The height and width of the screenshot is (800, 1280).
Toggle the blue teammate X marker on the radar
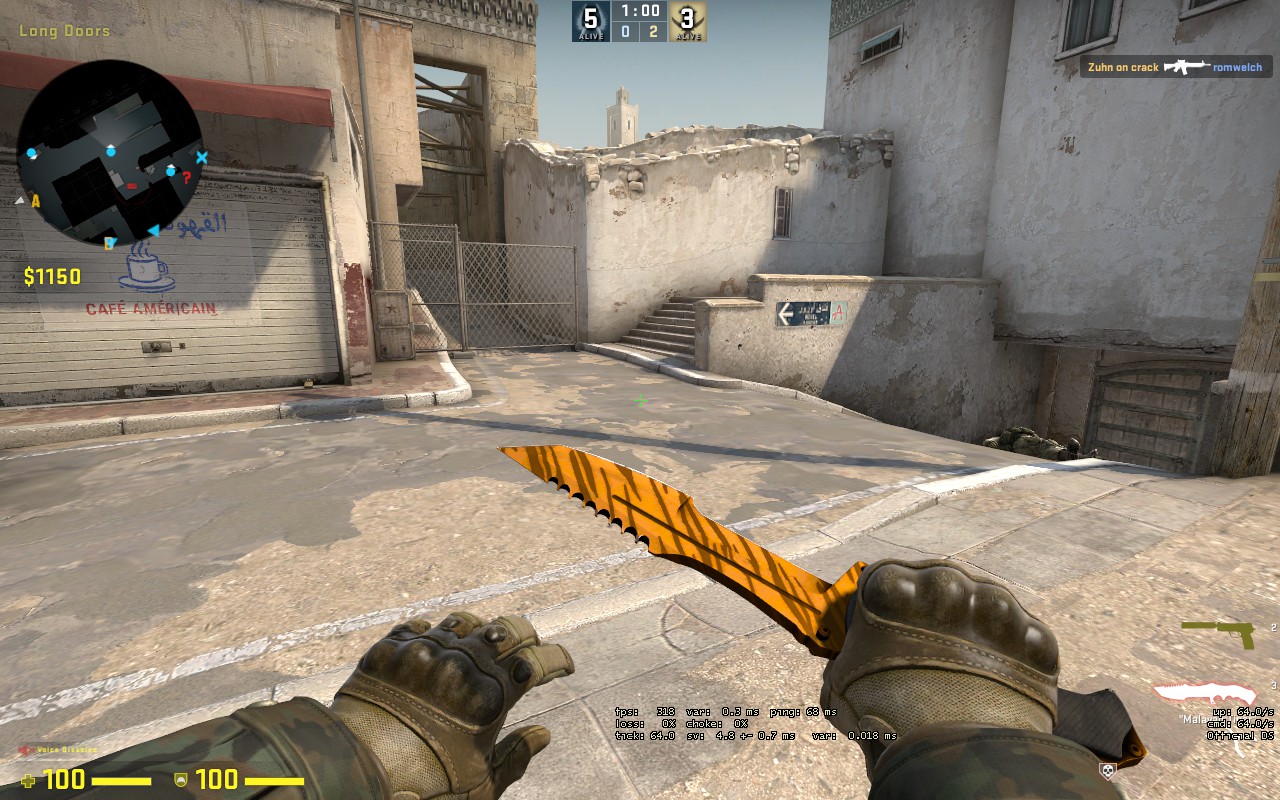[x=202, y=157]
